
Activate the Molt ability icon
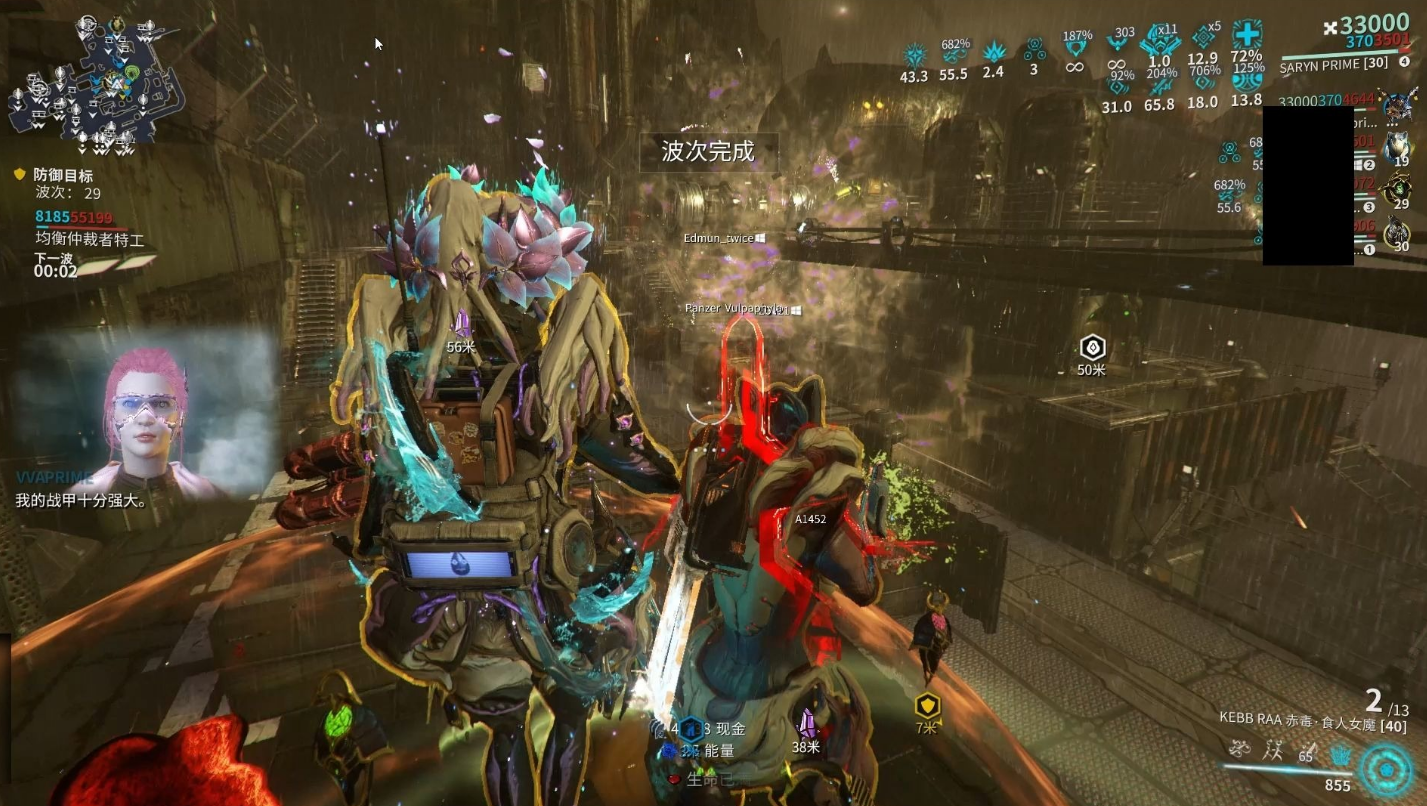1273,748
